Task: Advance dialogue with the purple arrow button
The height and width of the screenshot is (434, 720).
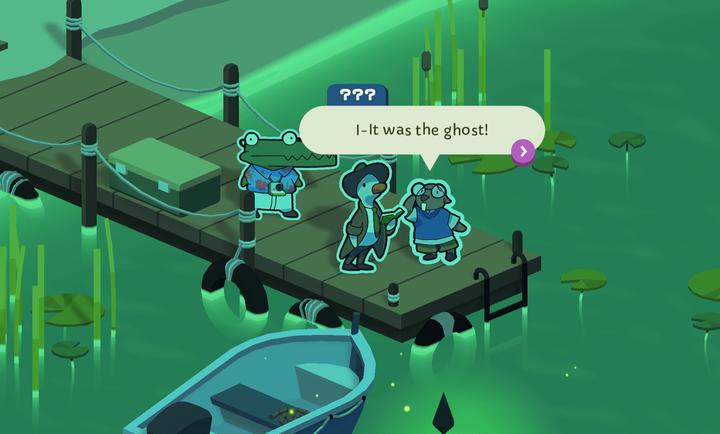Action: [523, 151]
